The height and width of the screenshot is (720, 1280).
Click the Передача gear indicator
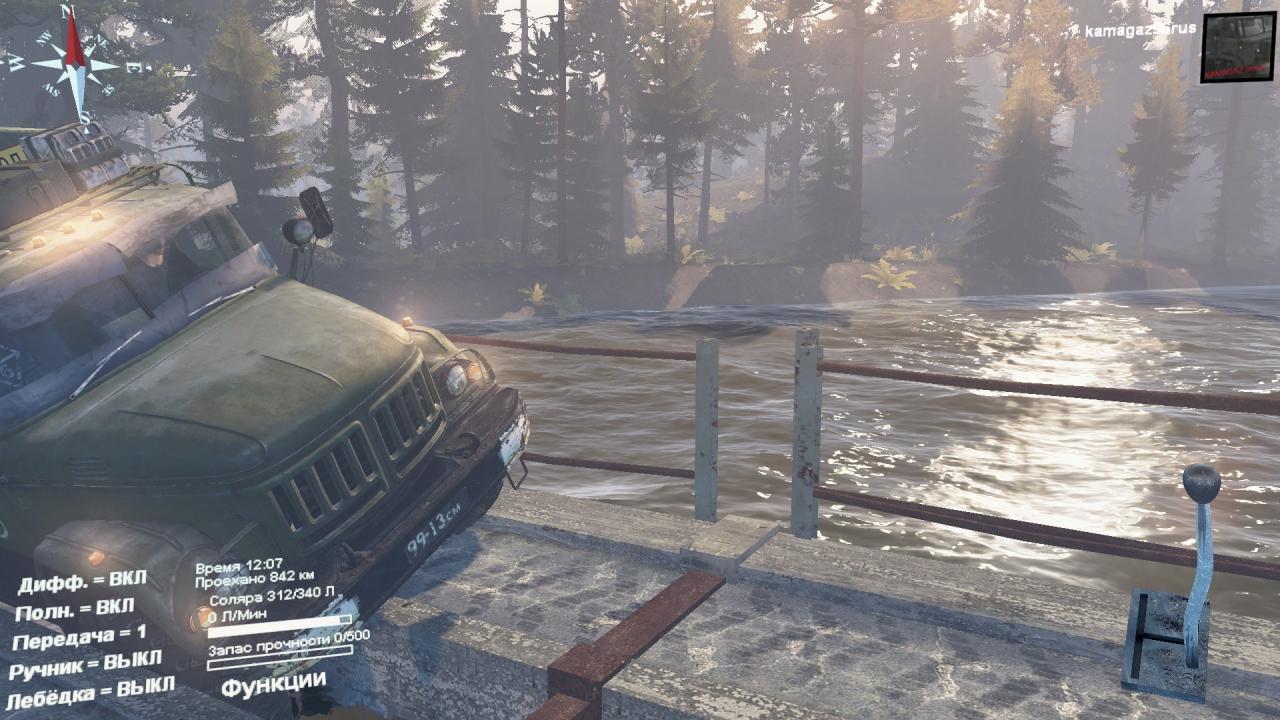[80, 636]
